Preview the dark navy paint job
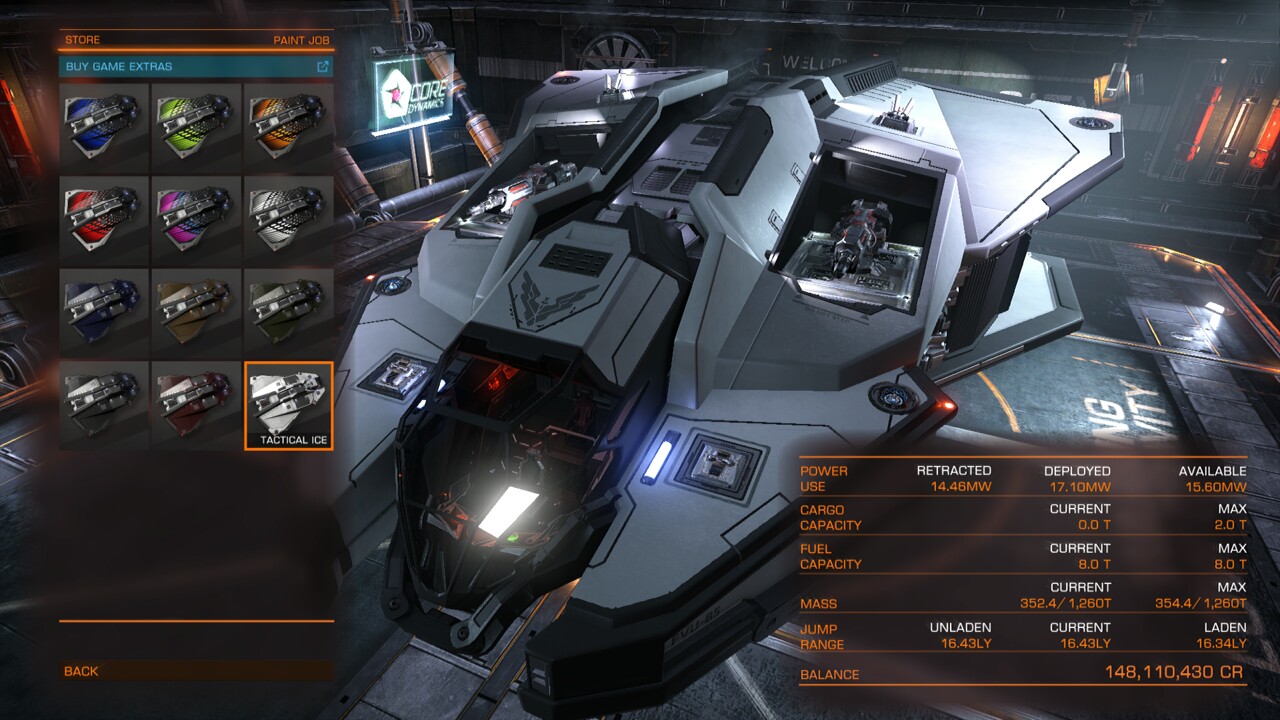The width and height of the screenshot is (1280, 720). (x=104, y=313)
